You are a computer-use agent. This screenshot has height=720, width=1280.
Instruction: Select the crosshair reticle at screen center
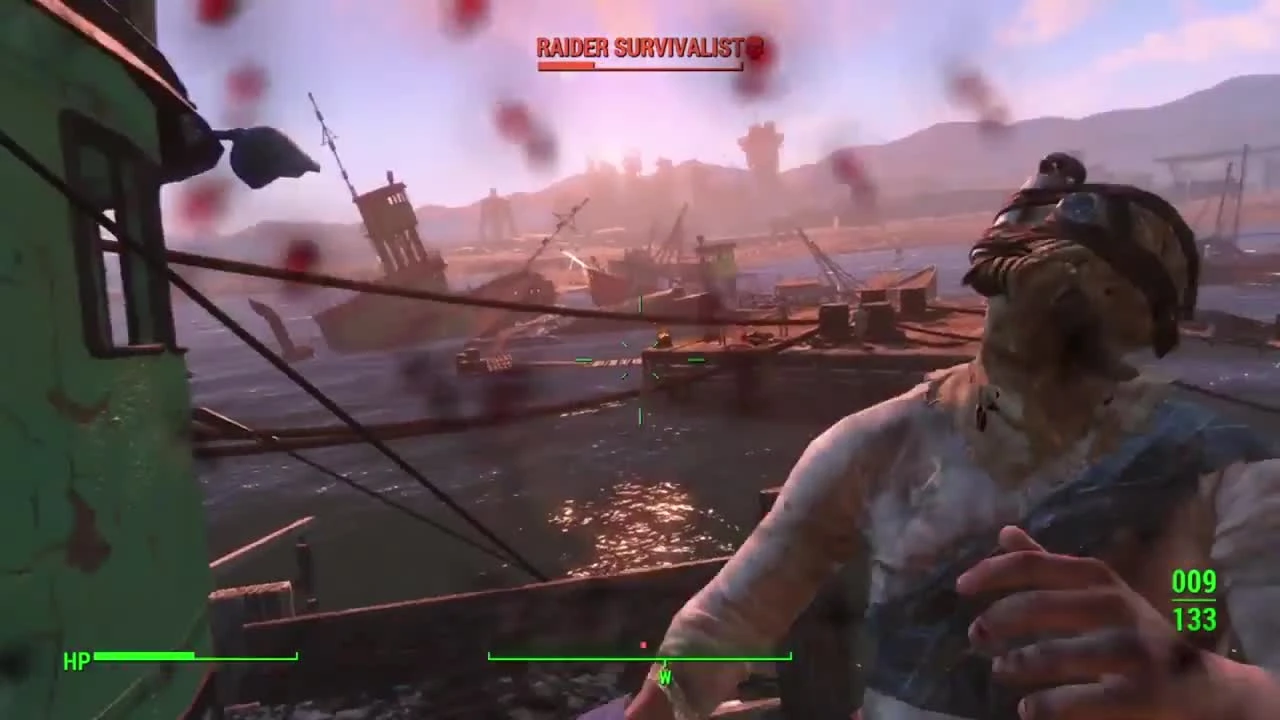(640, 360)
